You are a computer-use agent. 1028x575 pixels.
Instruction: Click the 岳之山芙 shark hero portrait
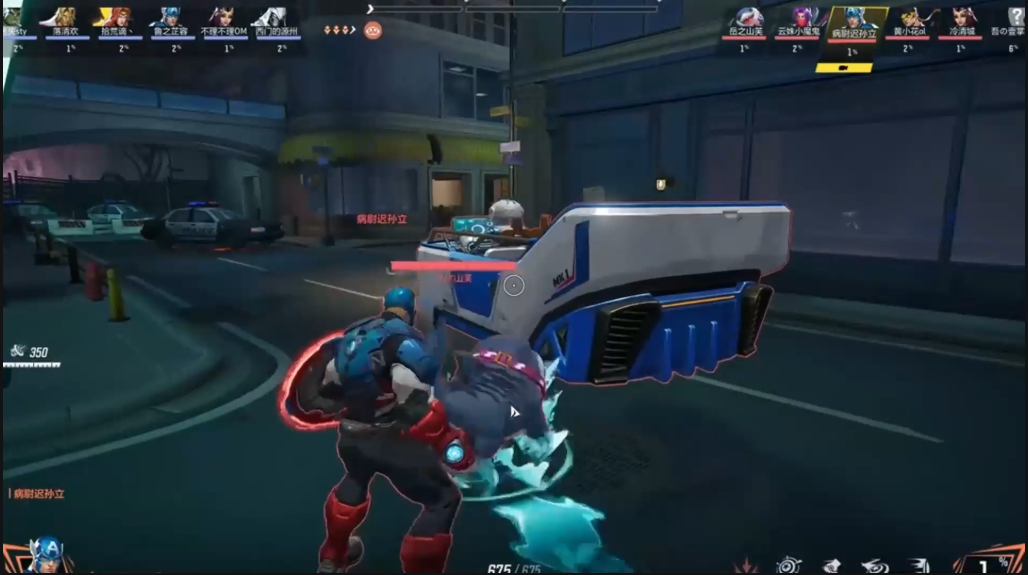(745, 17)
